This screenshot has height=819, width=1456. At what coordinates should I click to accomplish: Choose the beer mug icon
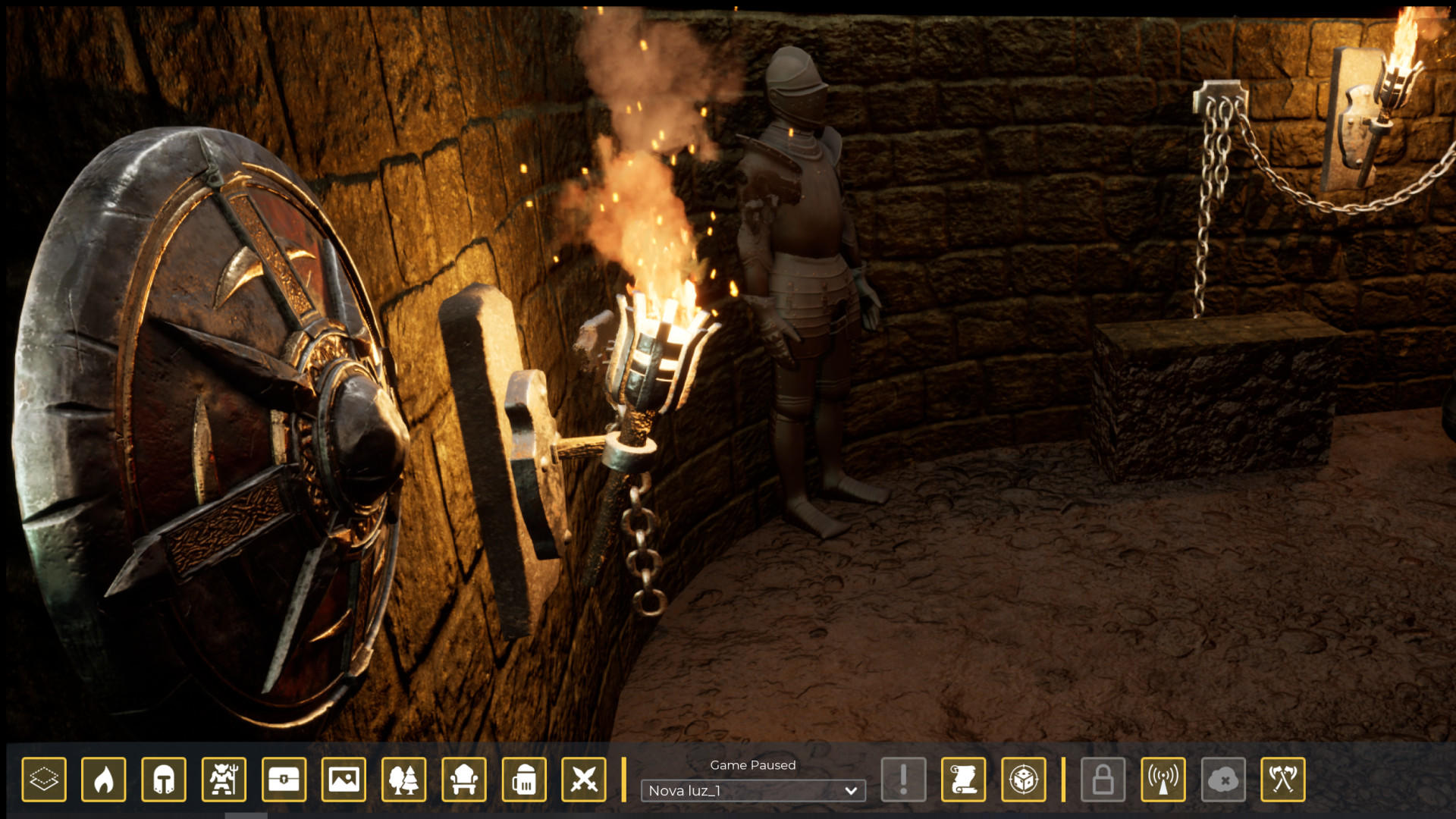(x=524, y=779)
